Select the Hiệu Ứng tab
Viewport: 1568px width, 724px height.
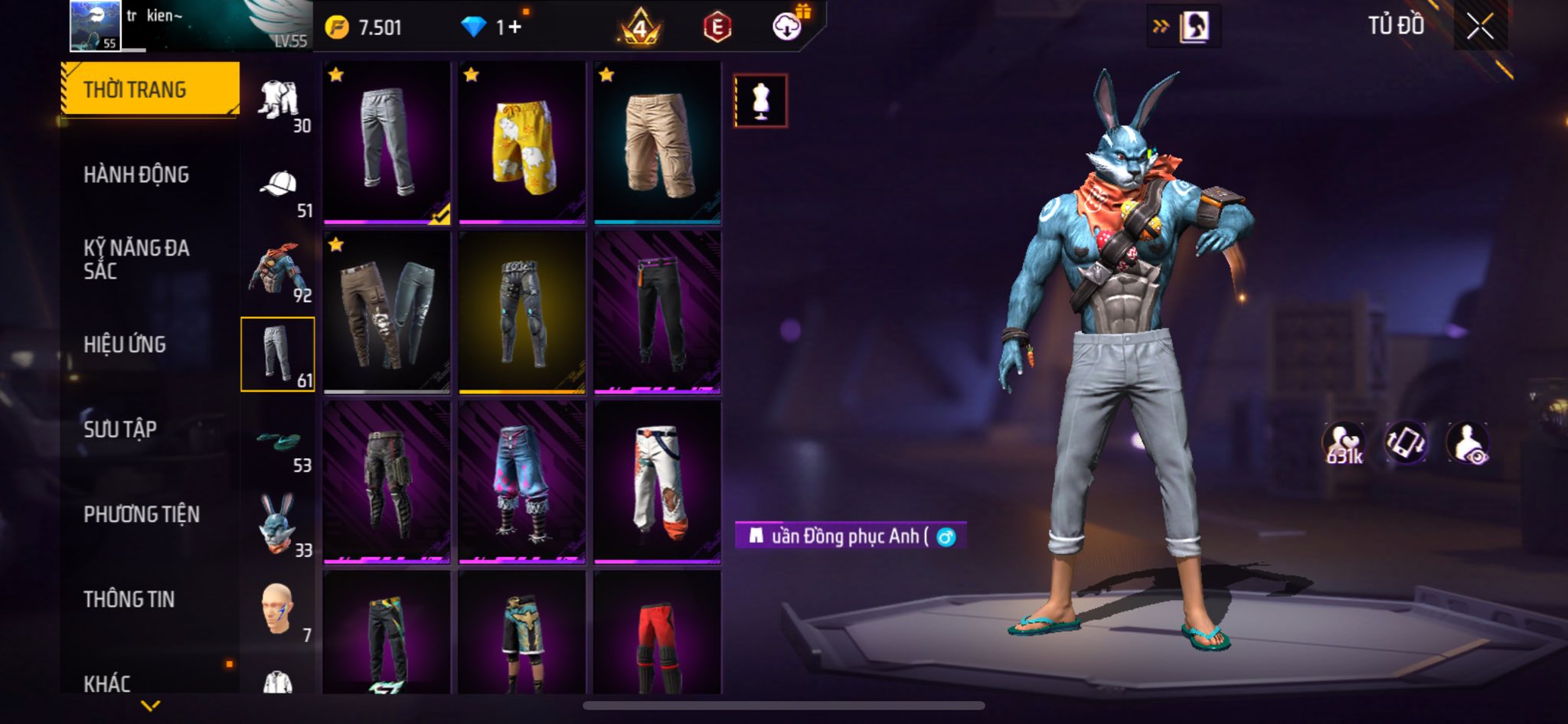click(125, 344)
